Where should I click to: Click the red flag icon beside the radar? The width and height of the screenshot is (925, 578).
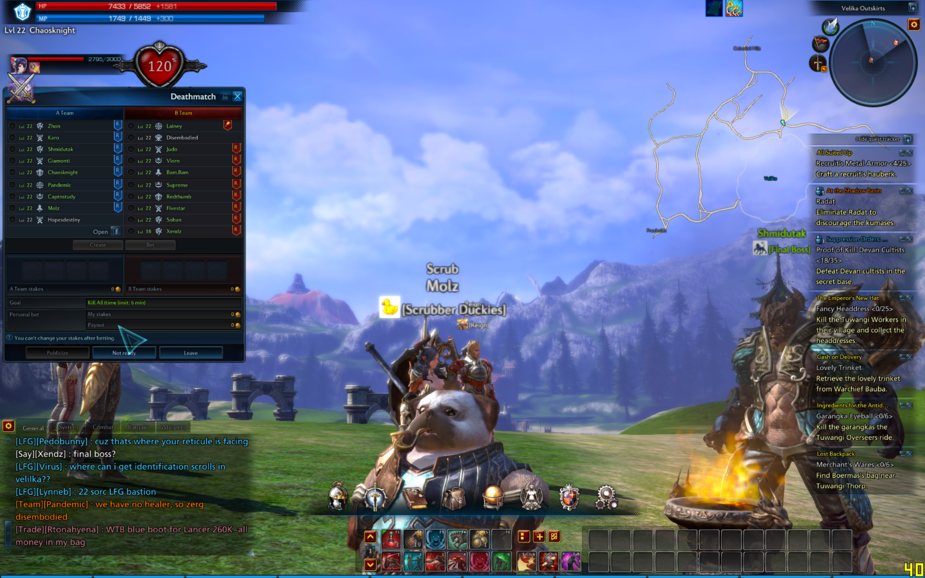819,44
